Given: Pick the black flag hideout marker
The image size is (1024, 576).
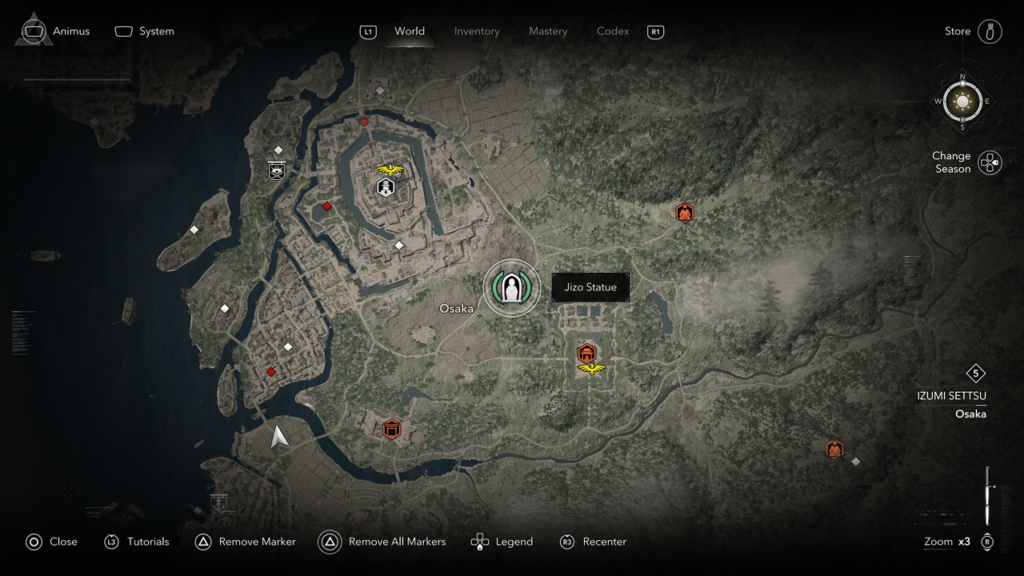Looking at the screenshot, I should point(277,170).
